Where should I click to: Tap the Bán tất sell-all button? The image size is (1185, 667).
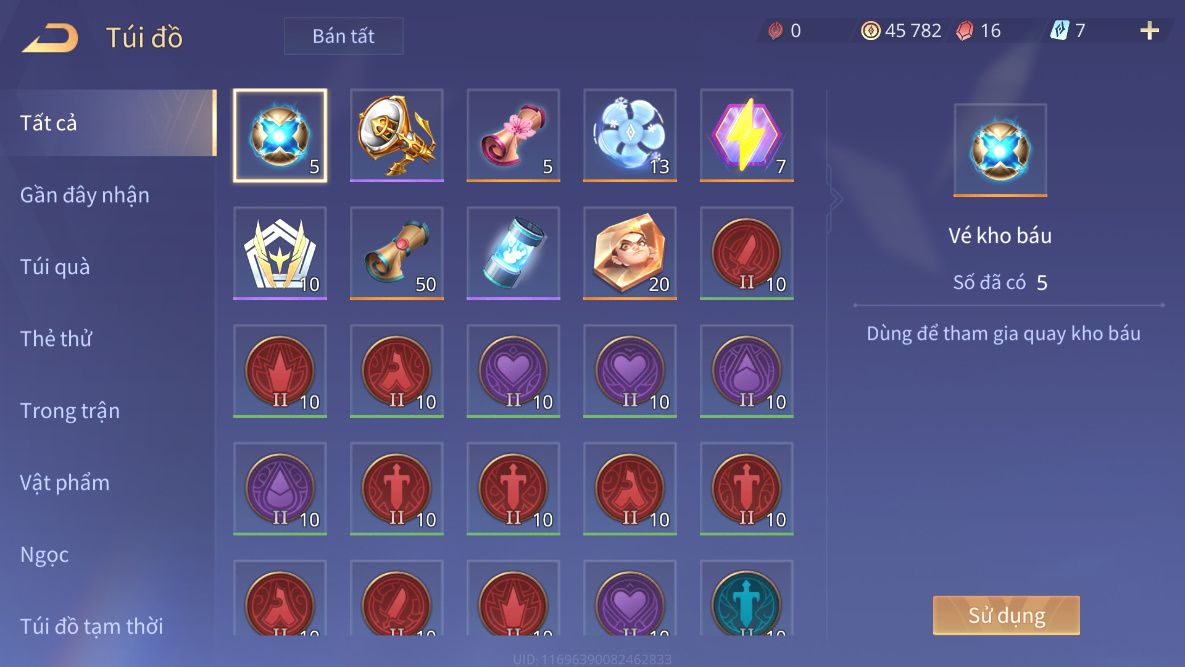[x=343, y=36]
